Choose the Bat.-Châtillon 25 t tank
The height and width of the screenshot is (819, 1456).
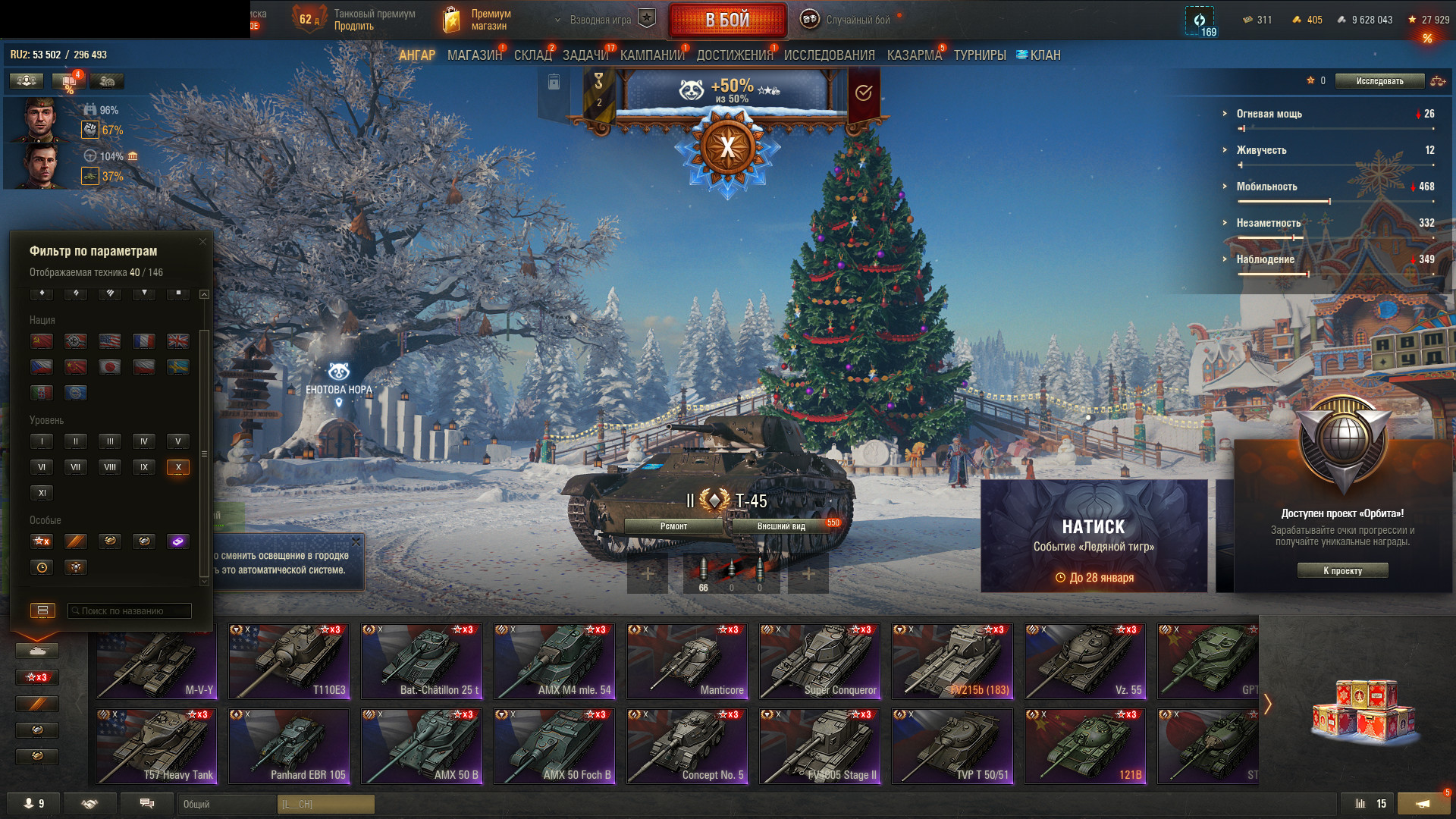(422, 661)
